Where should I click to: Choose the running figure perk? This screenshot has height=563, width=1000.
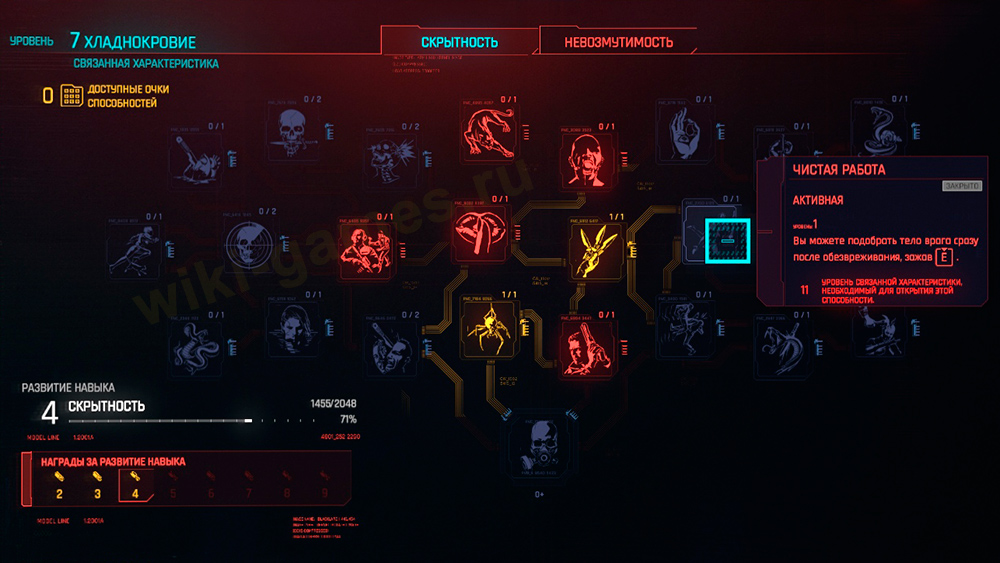(x=135, y=244)
